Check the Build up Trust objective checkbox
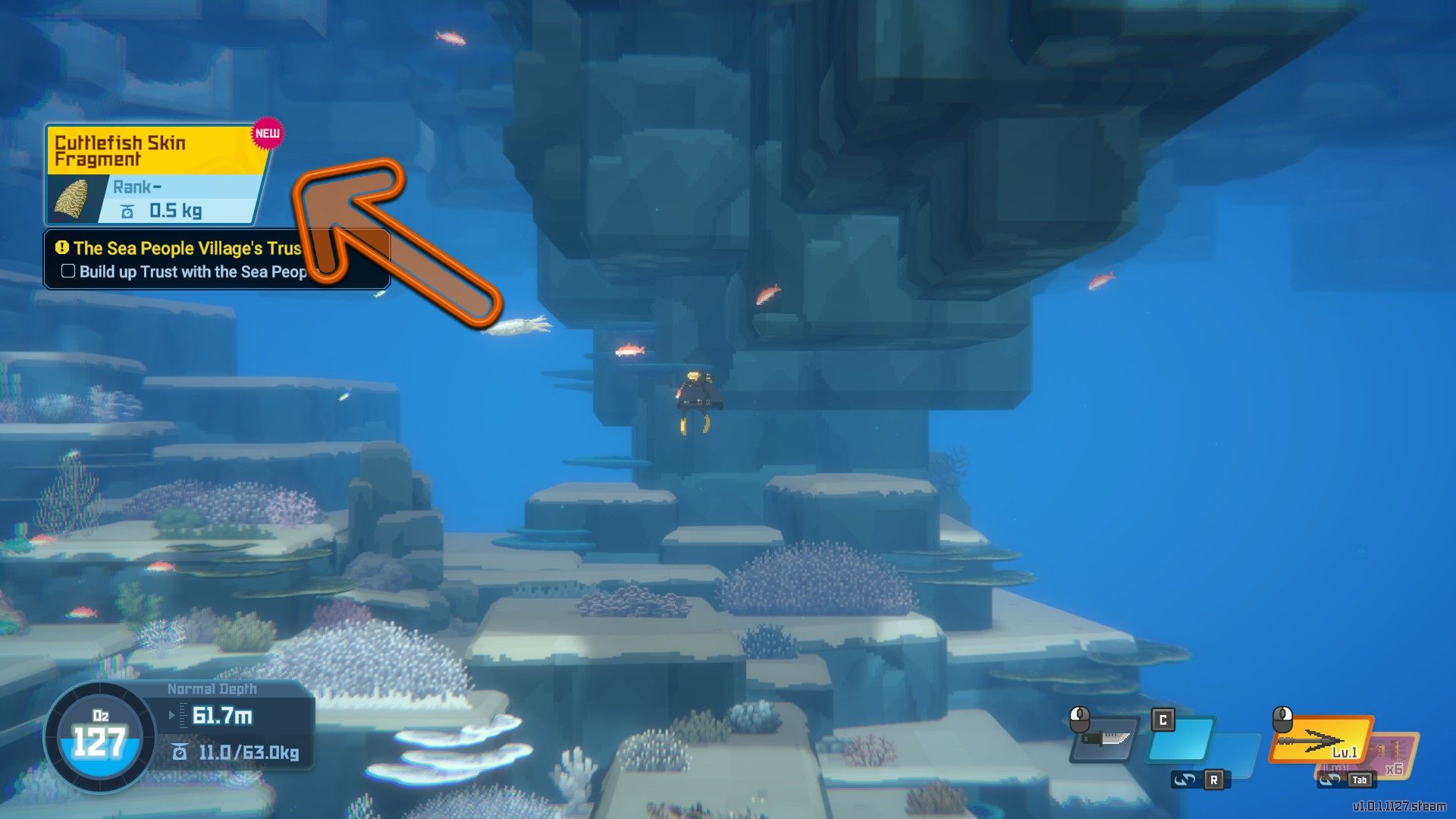This screenshot has width=1456, height=819. coord(67,270)
